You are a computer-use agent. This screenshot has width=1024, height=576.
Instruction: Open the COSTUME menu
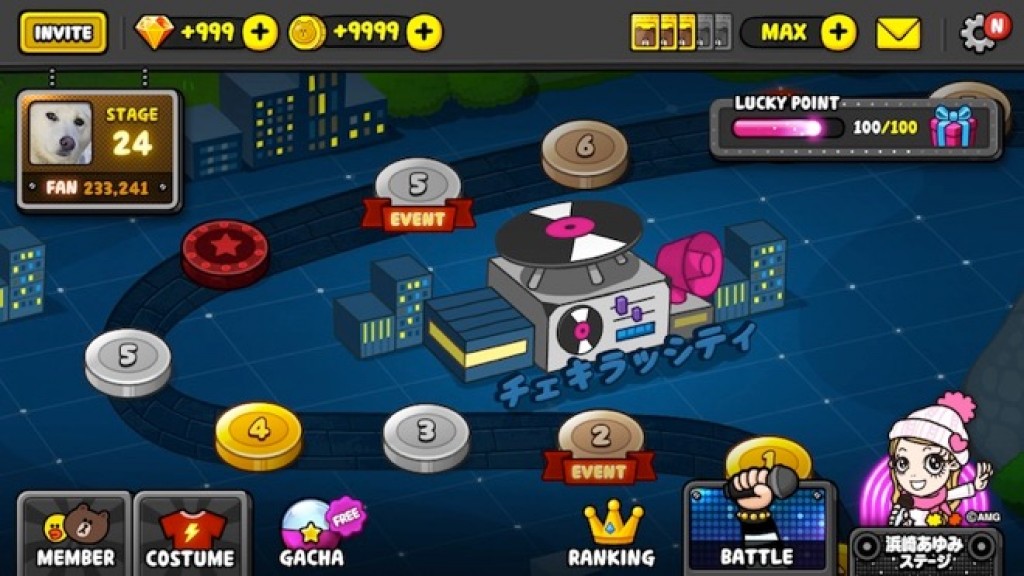pos(190,533)
